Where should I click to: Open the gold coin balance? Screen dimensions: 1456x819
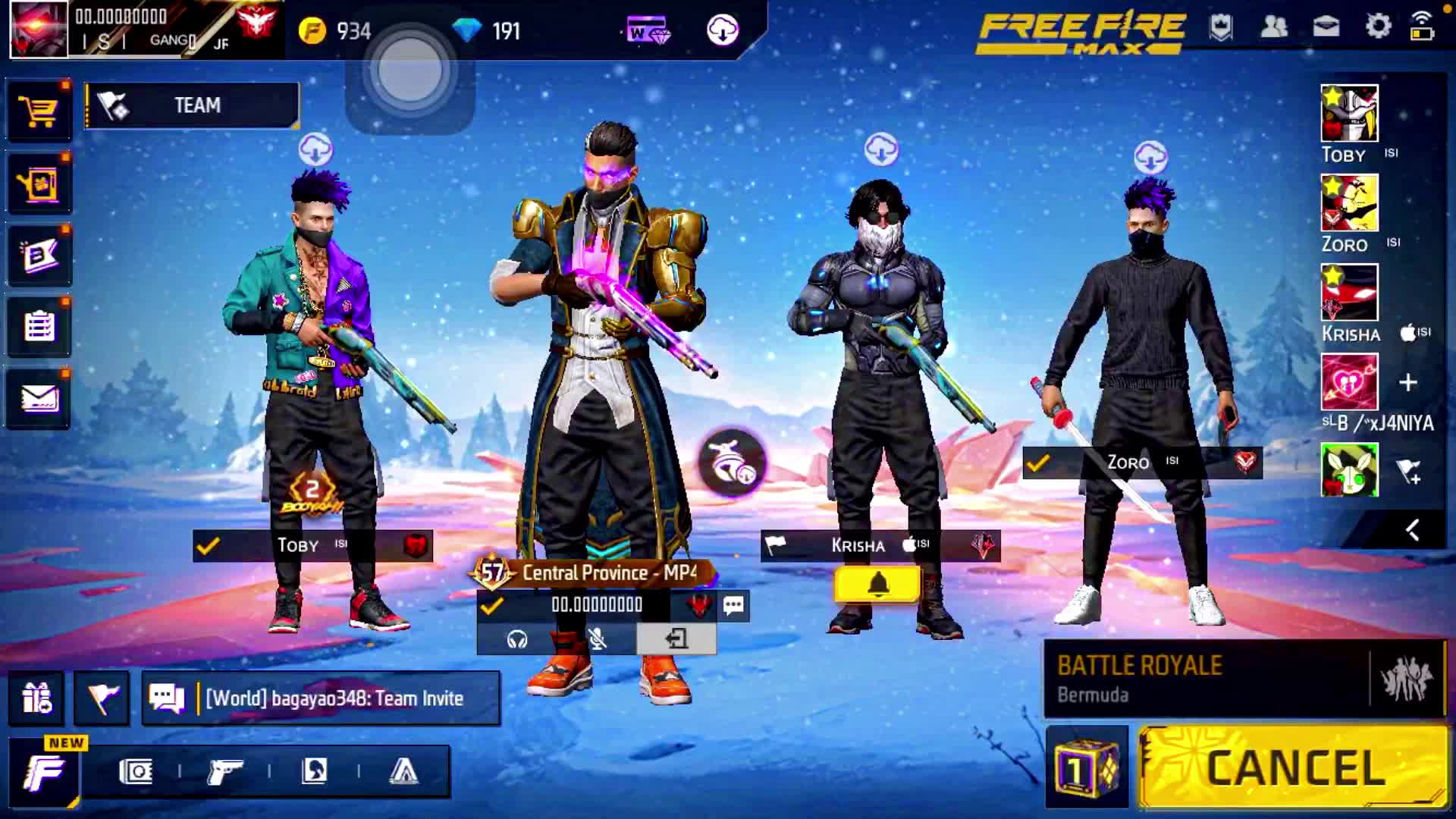click(x=334, y=31)
